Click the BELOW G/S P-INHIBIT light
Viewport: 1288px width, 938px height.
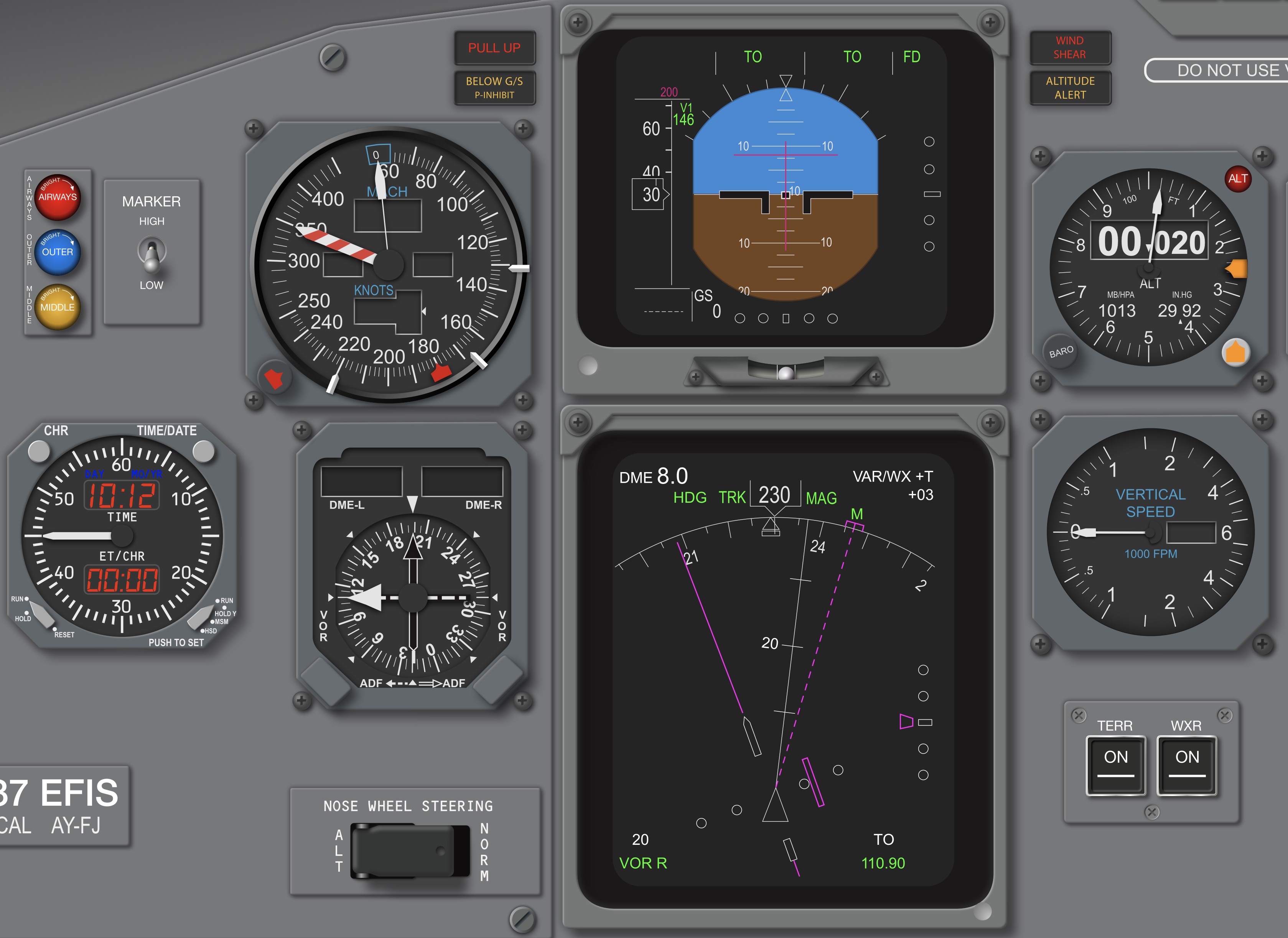point(494,88)
